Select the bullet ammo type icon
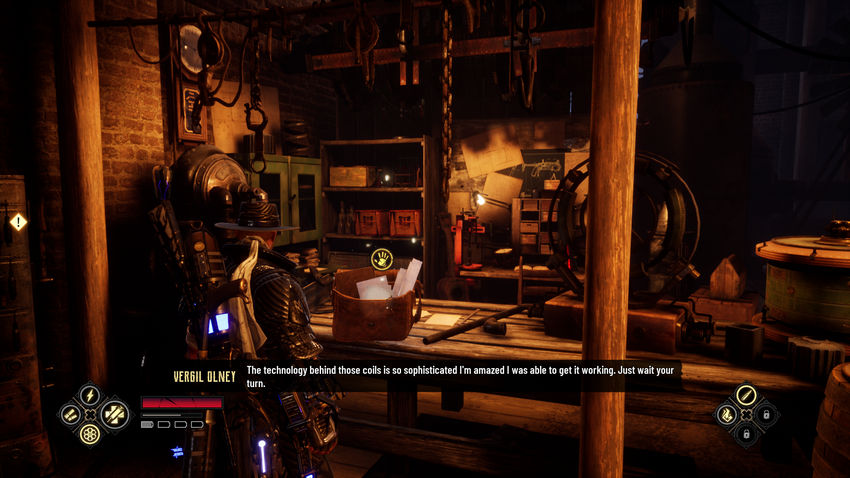The height and width of the screenshot is (478, 850). 745,394
